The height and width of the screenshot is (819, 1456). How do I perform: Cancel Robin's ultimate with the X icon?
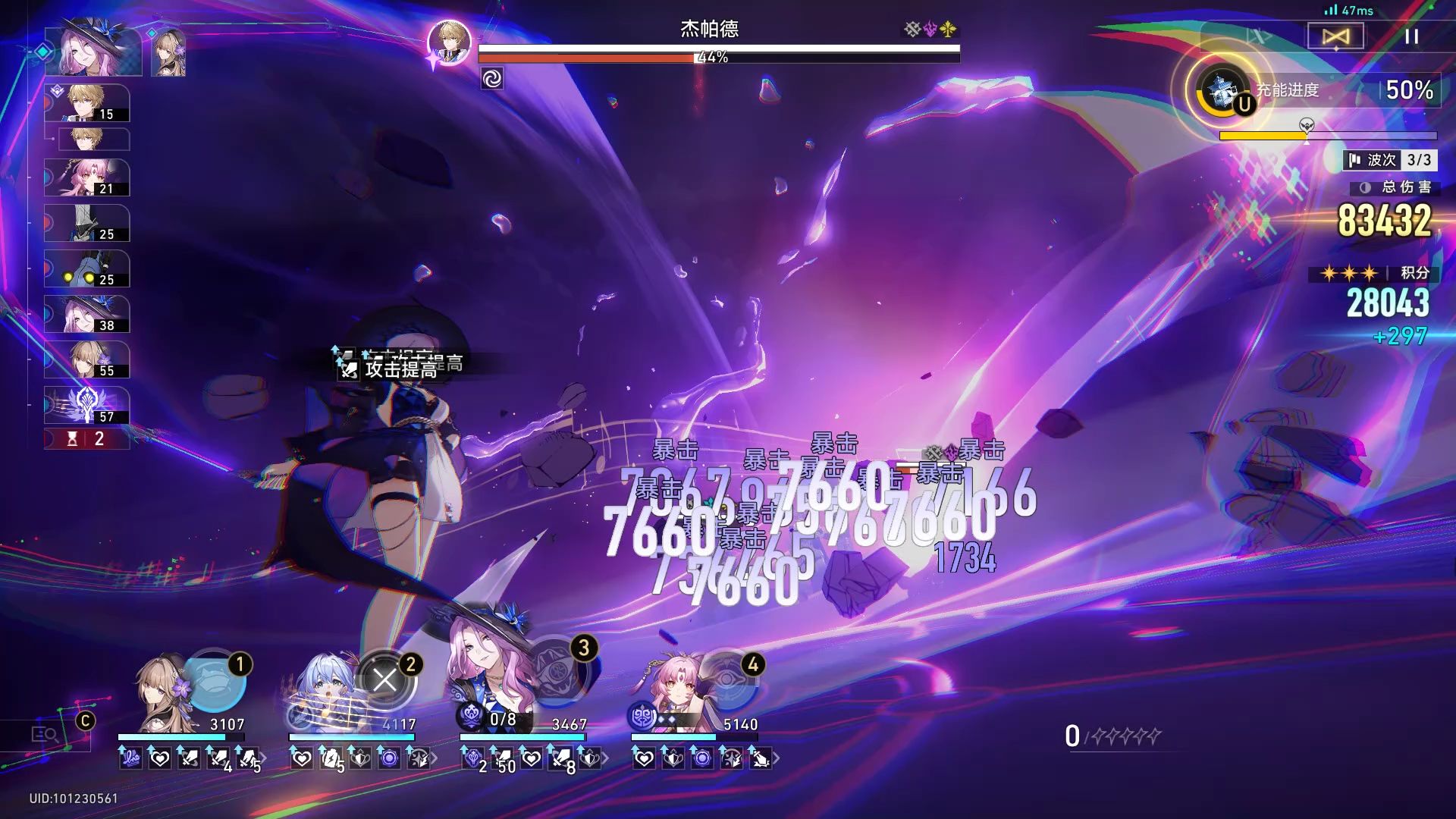click(x=385, y=679)
